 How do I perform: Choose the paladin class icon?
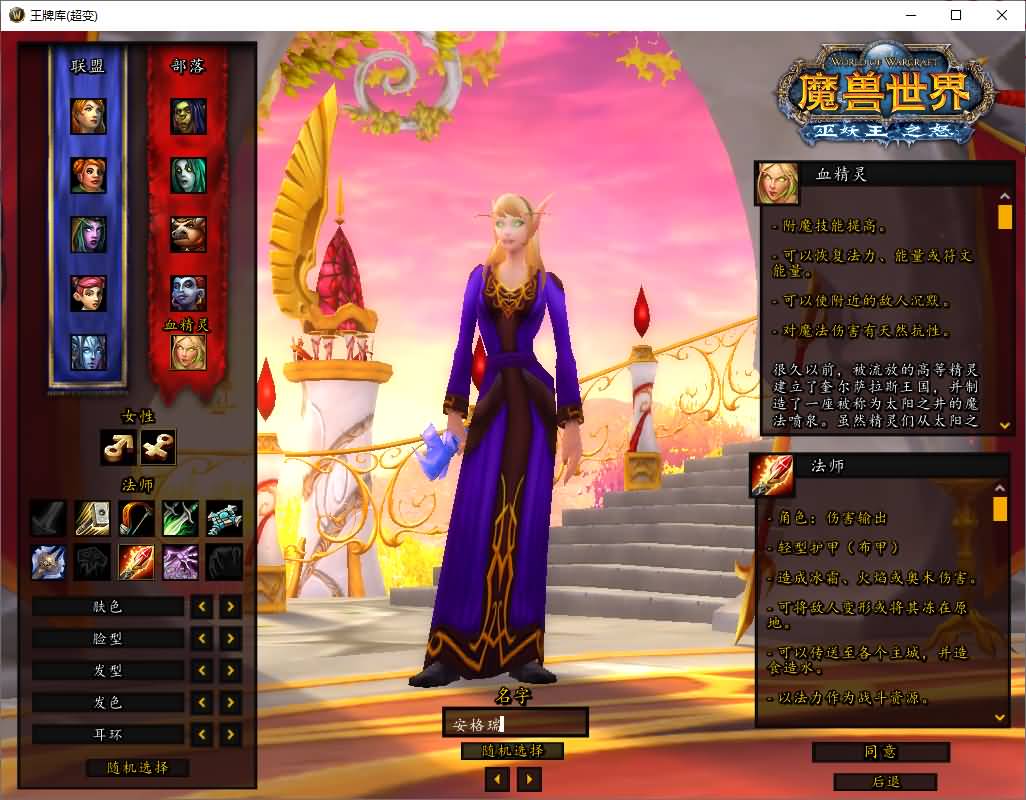tap(92, 518)
